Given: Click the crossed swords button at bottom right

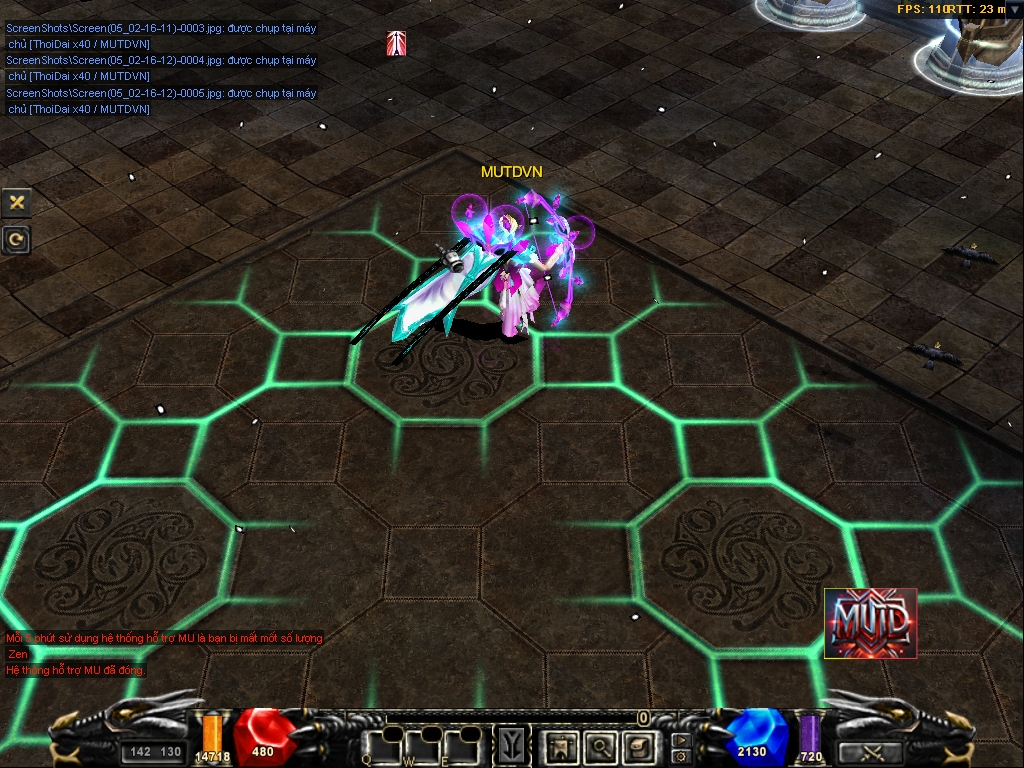Looking at the screenshot, I should pyautogui.click(x=870, y=752).
